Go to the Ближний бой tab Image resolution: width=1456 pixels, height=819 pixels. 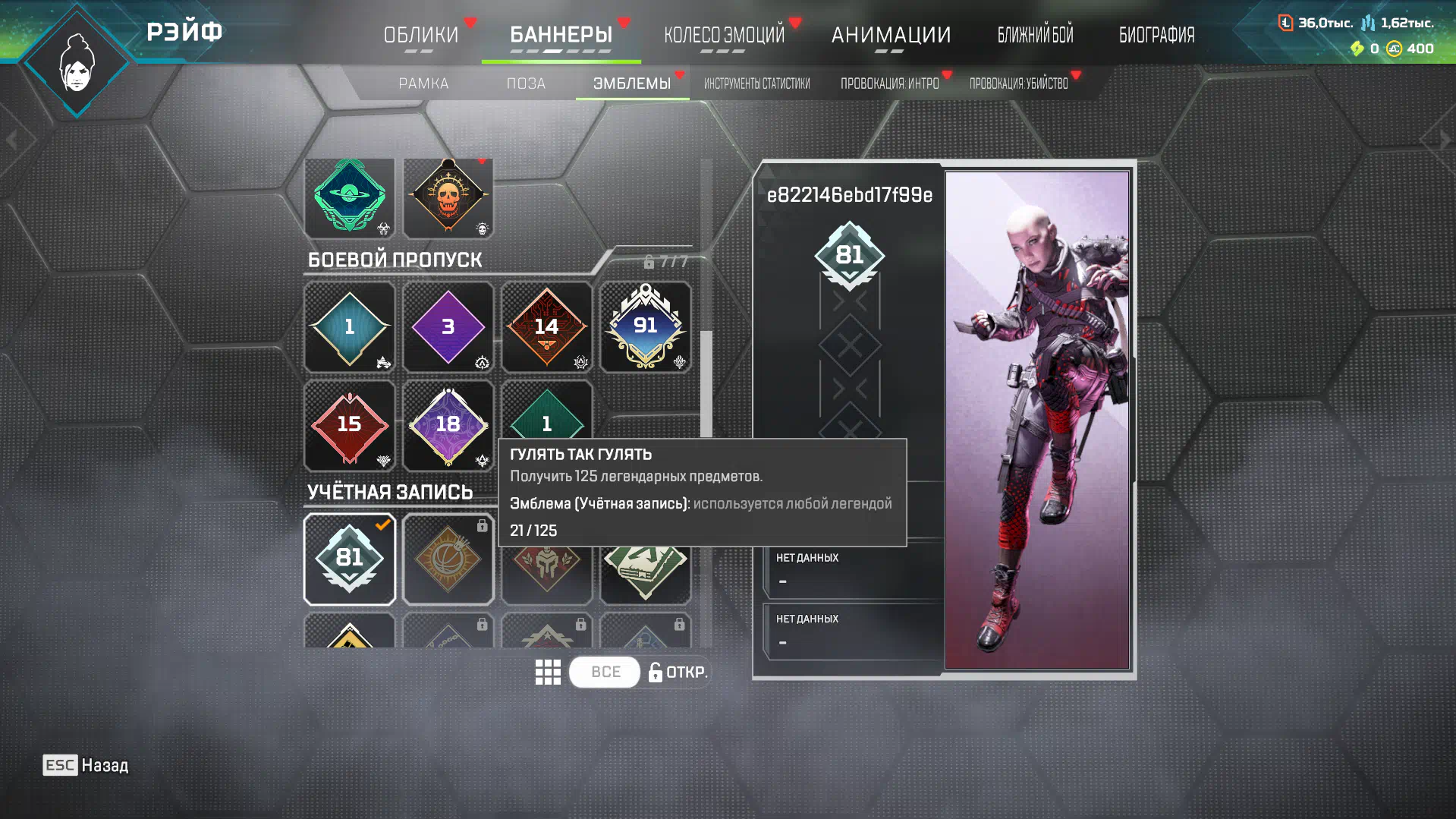(1035, 35)
